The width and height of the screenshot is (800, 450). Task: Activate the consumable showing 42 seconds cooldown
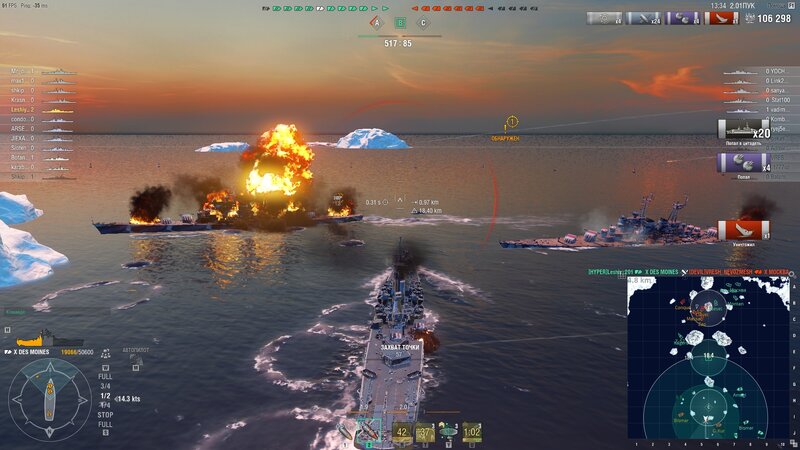pos(402,432)
